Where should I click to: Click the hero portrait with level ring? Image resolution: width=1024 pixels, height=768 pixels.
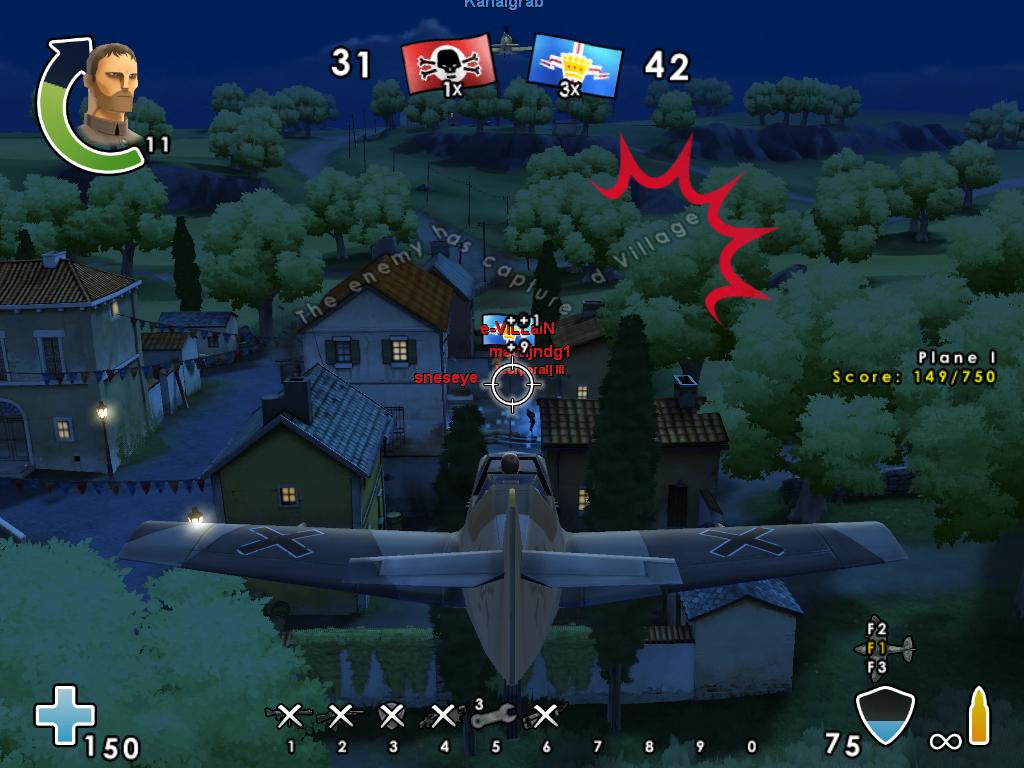[x=110, y=94]
